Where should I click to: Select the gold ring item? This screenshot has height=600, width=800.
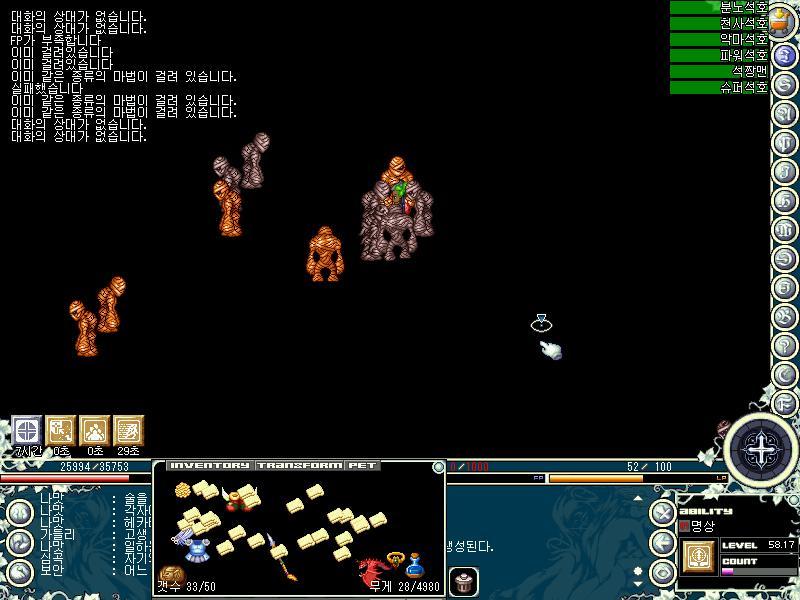pos(394,558)
